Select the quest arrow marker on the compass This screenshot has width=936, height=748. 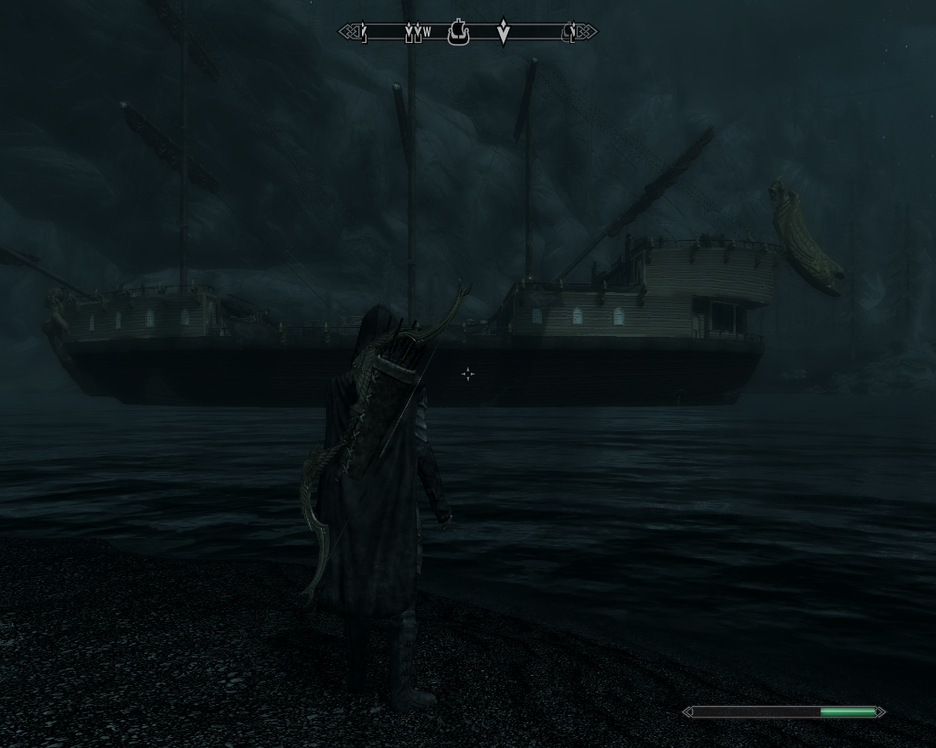504,33
